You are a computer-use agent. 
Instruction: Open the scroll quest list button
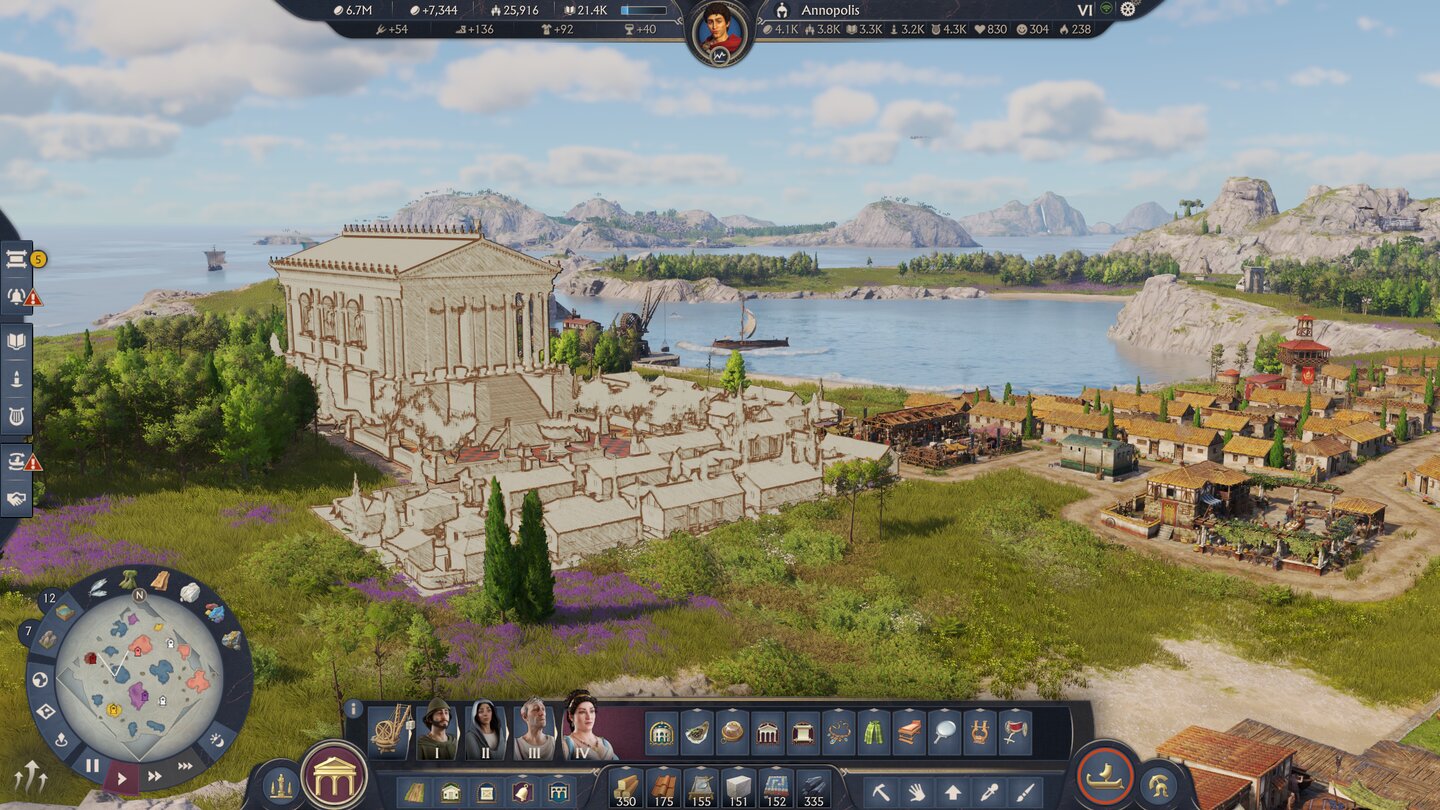[x=16, y=259]
